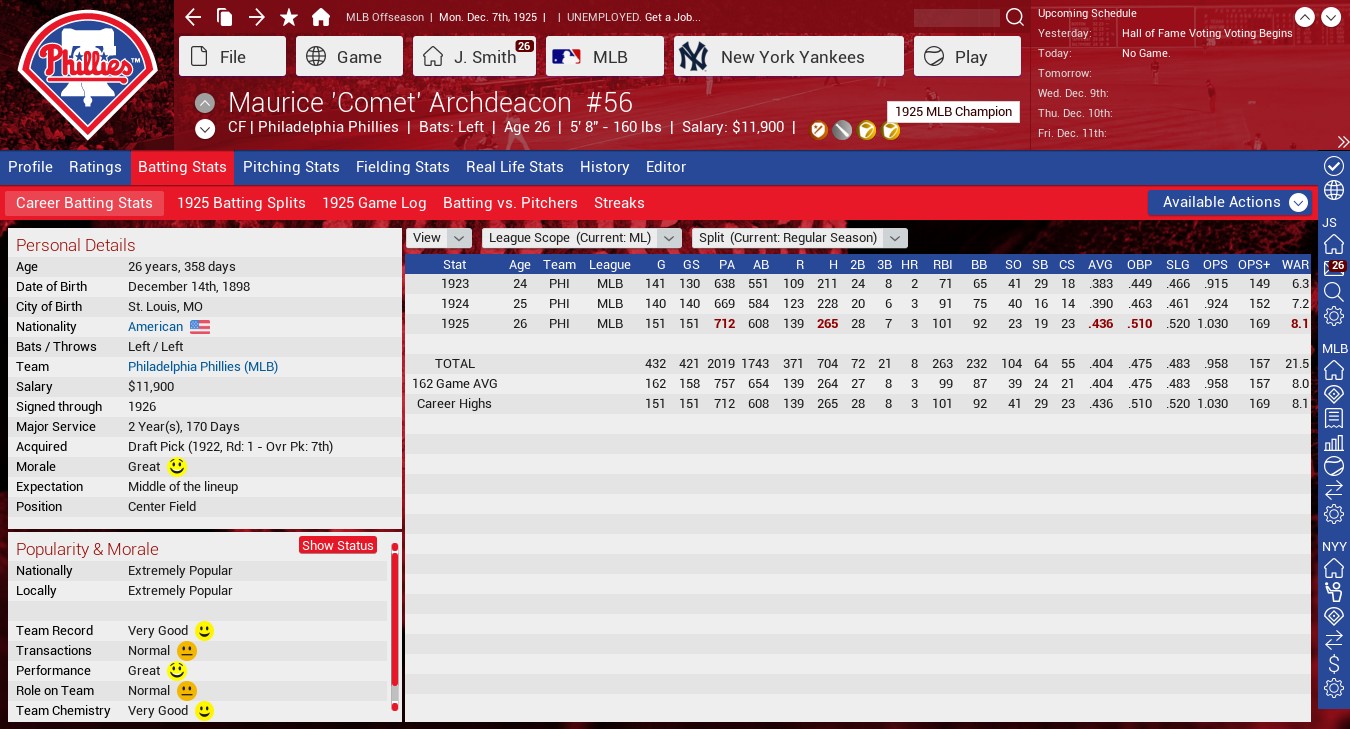Open the Real Life Stats tab
Image resolution: width=1350 pixels, height=729 pixels.
[x=514, y=167]
